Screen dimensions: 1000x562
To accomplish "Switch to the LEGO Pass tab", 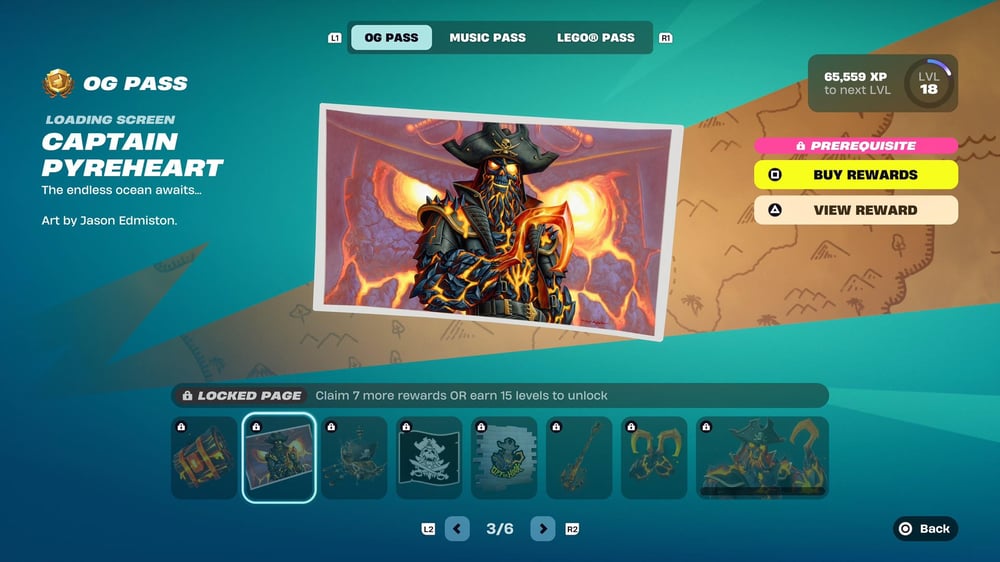I will point(596,38).
